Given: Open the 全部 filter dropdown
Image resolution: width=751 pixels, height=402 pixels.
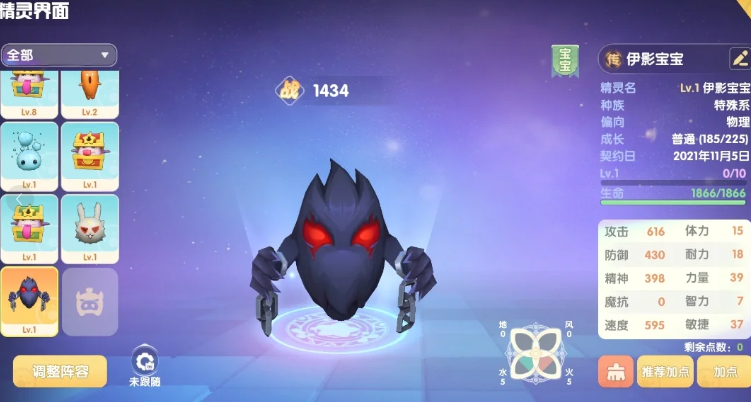Looking at the screenshot, I should pos(59,55).
